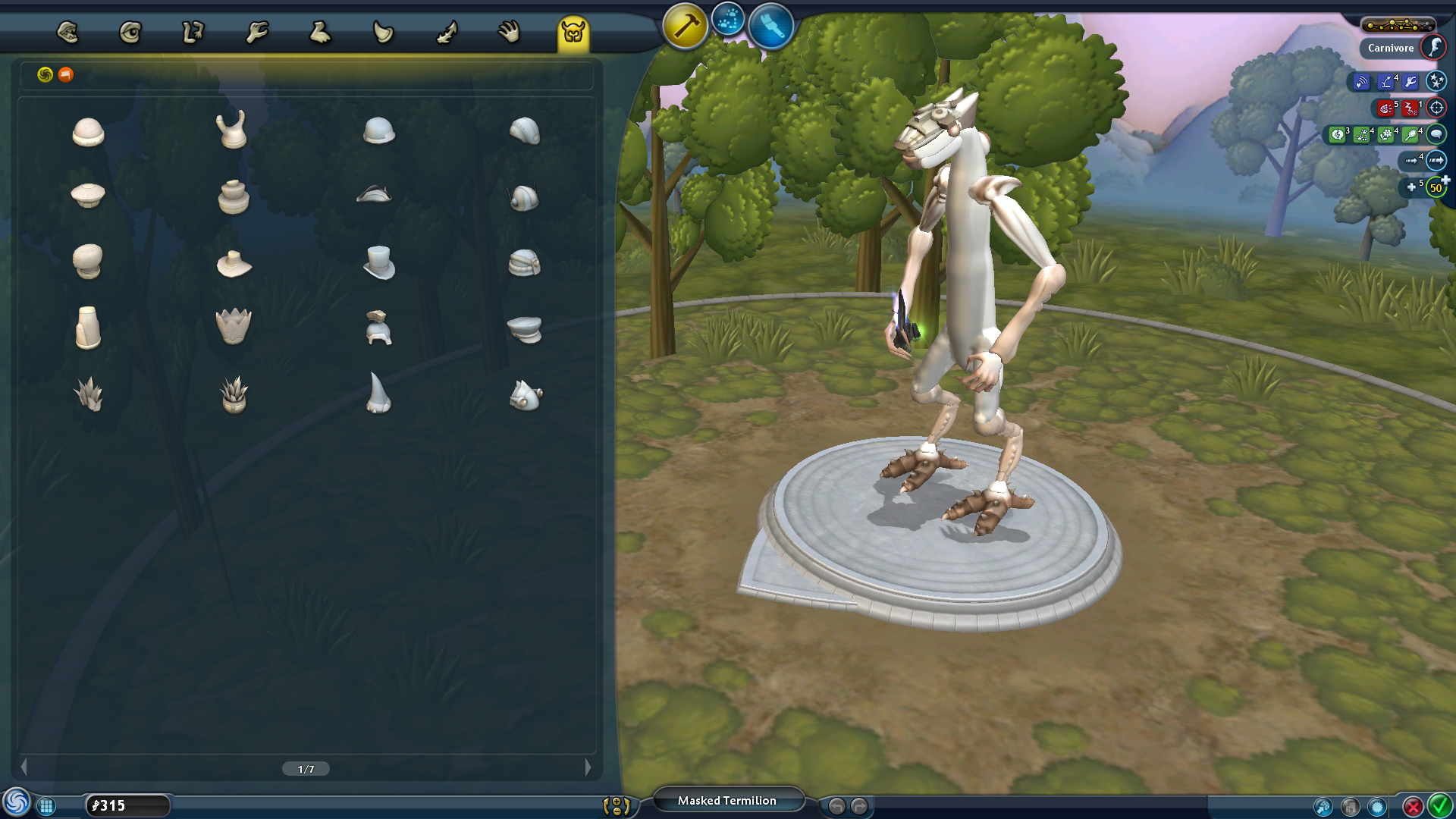Click the redo arrow button
Screen dimensions: 1456x819
[859, 806]
